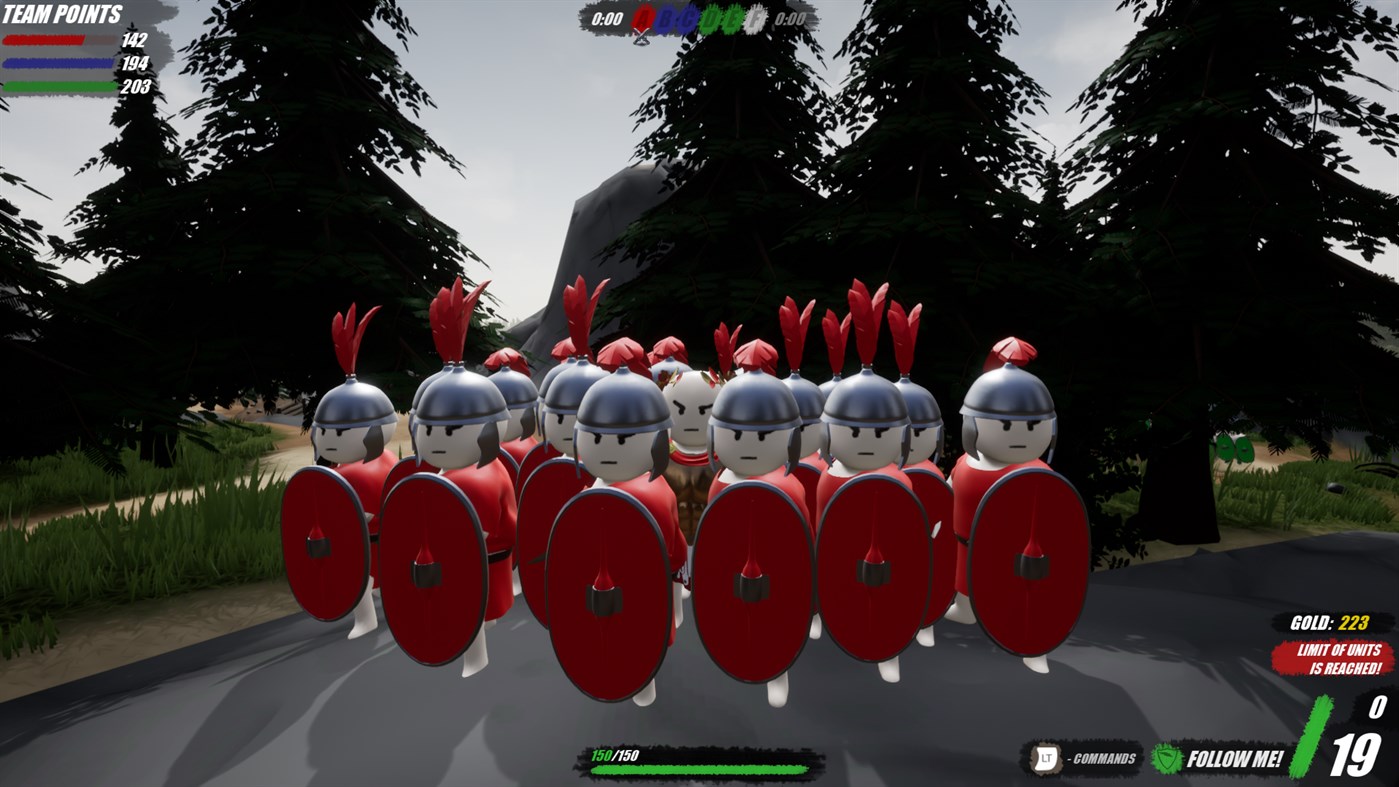
Task: Click the right grayed 0:00 timer
Action: click(x=791, y=18)
